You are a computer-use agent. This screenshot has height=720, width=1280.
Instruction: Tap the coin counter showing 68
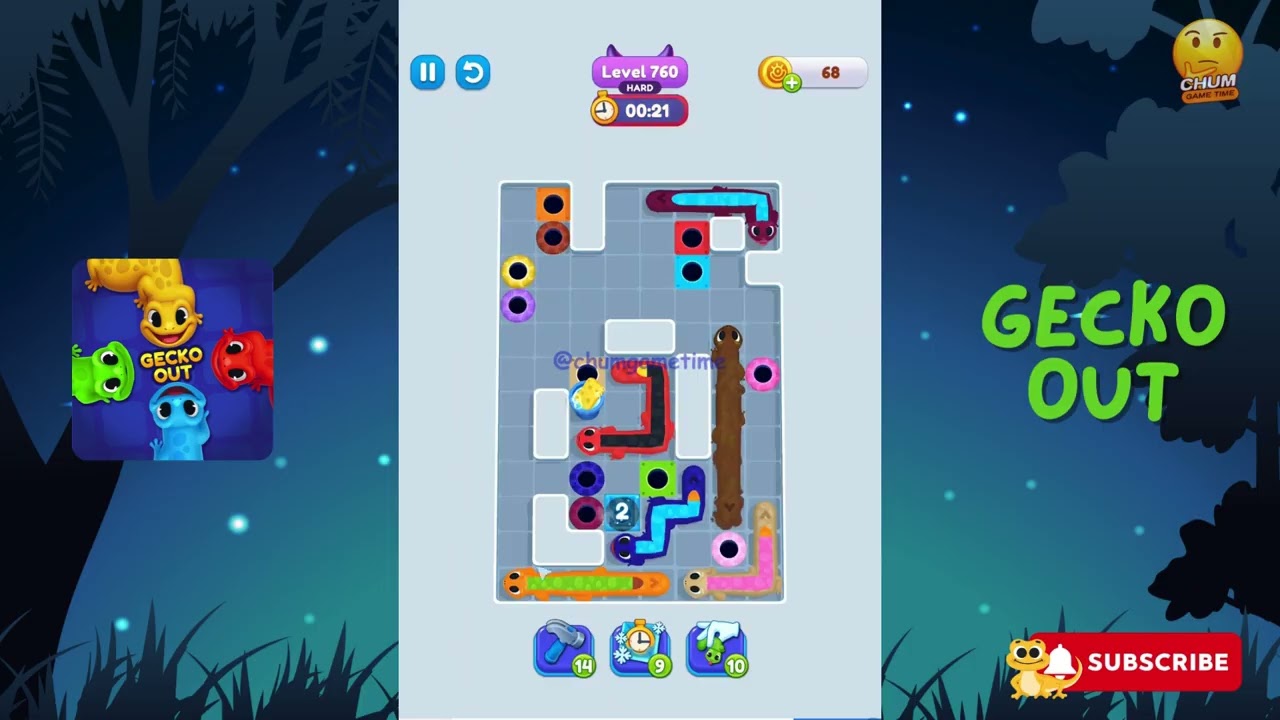[830, 72]
